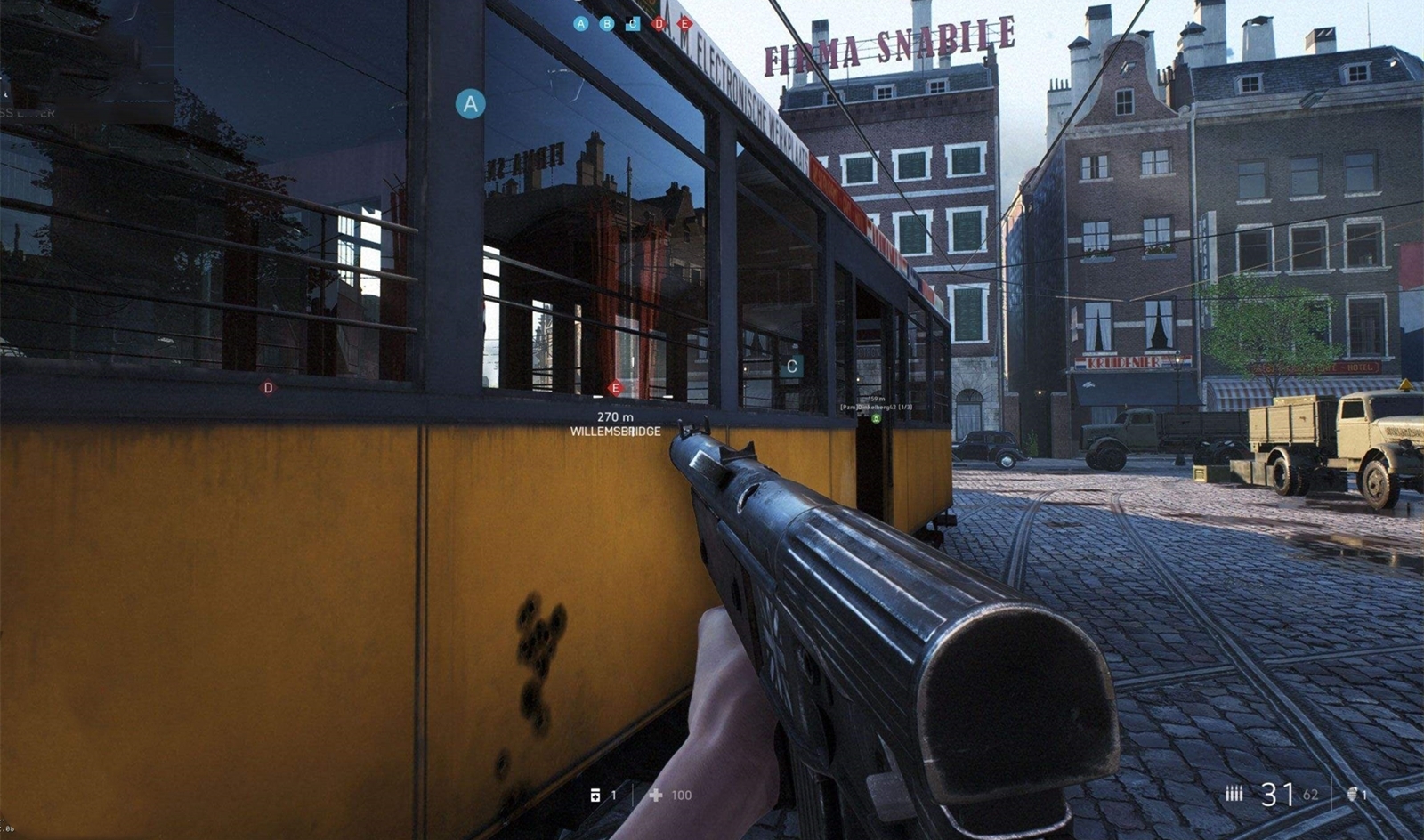Select flag A in the objective status row
The width and height of the screenshot is (1424, 840).
[x=581, y=24]
